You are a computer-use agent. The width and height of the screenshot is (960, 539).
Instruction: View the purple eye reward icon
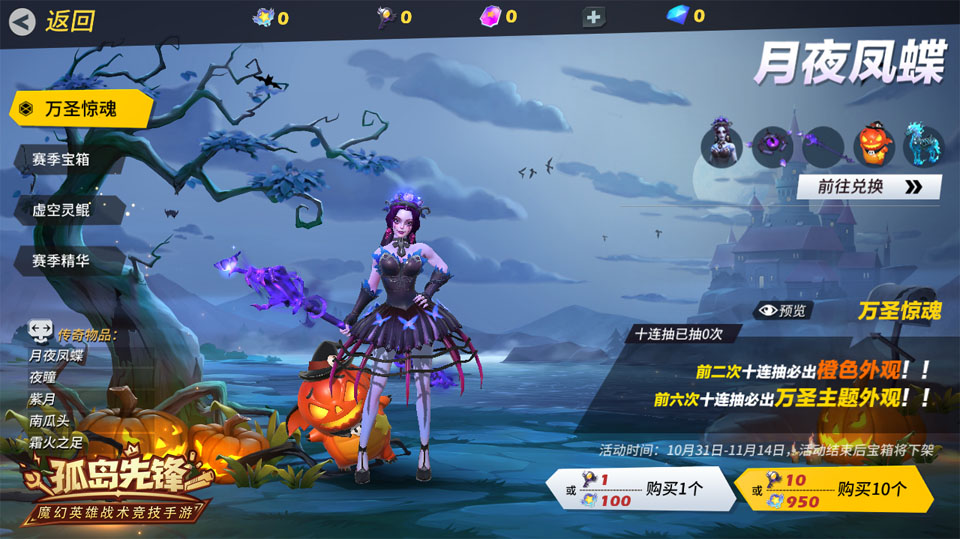point(772,146)
